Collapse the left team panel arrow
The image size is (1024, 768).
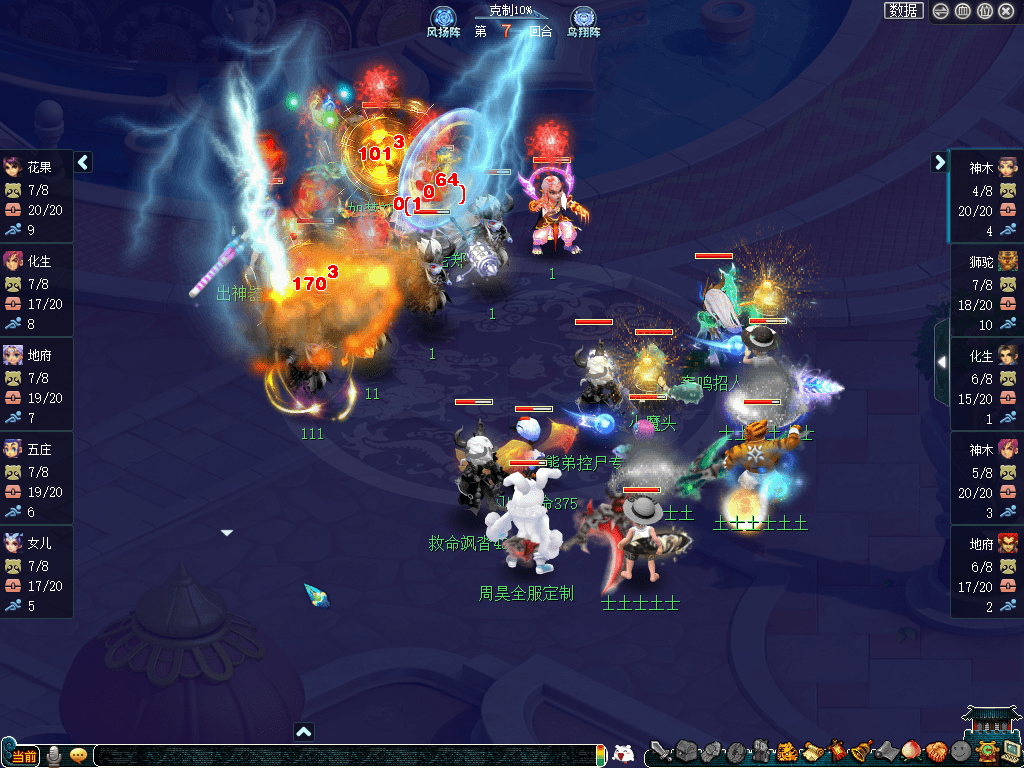[x=83, y=162]
